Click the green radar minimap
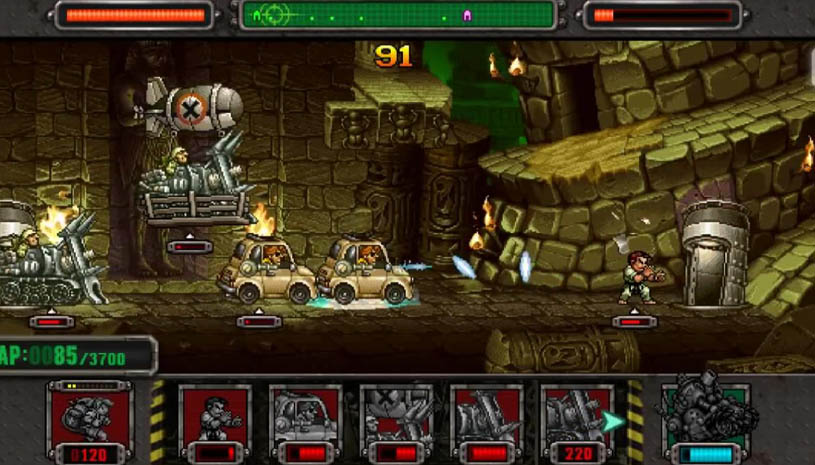The width and height of the screenshot is (815, 465). pyautogui.click(x=397, y=15)
